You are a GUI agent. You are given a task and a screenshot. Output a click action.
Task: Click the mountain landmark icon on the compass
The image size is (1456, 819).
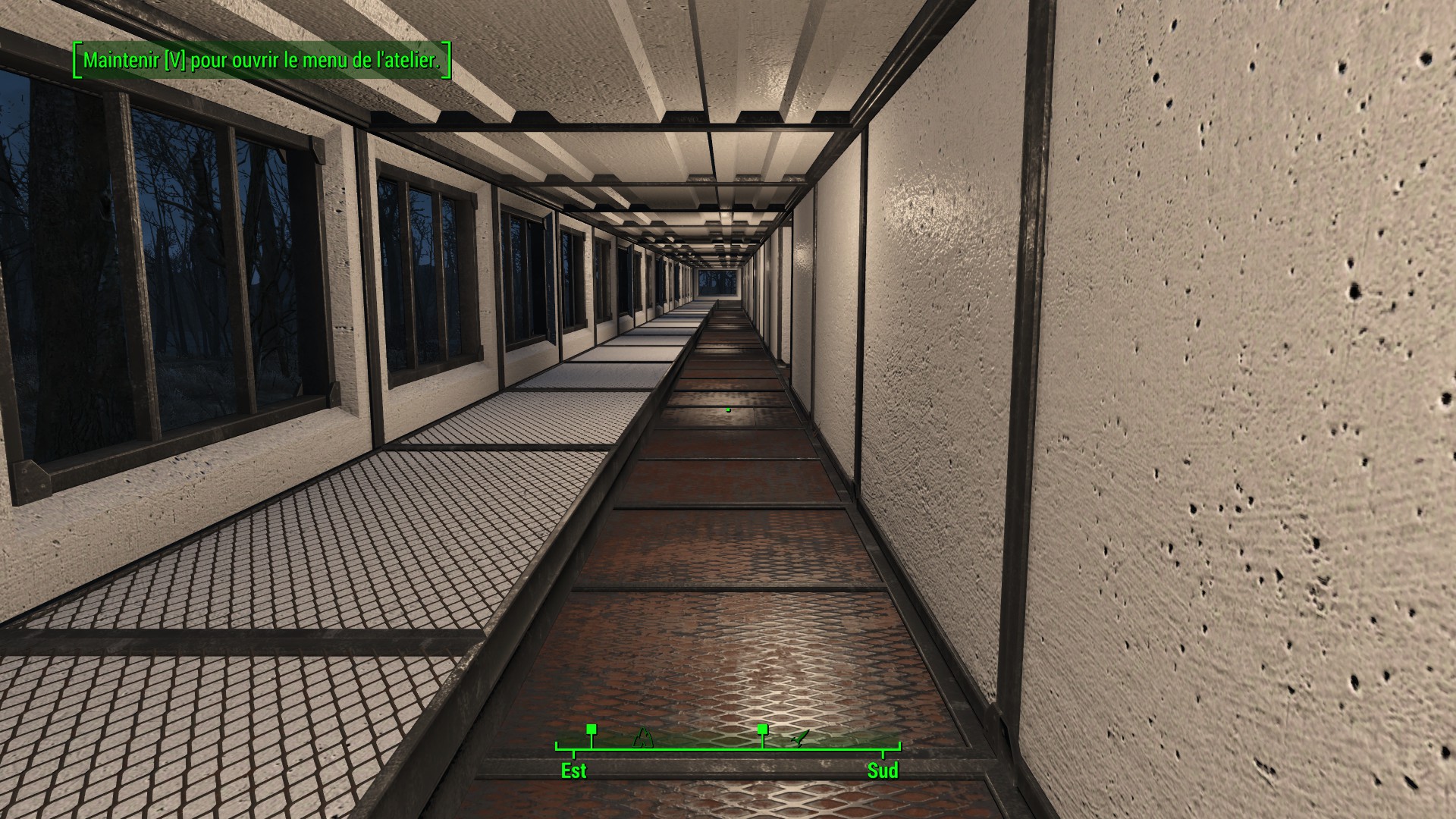(643, 738)
